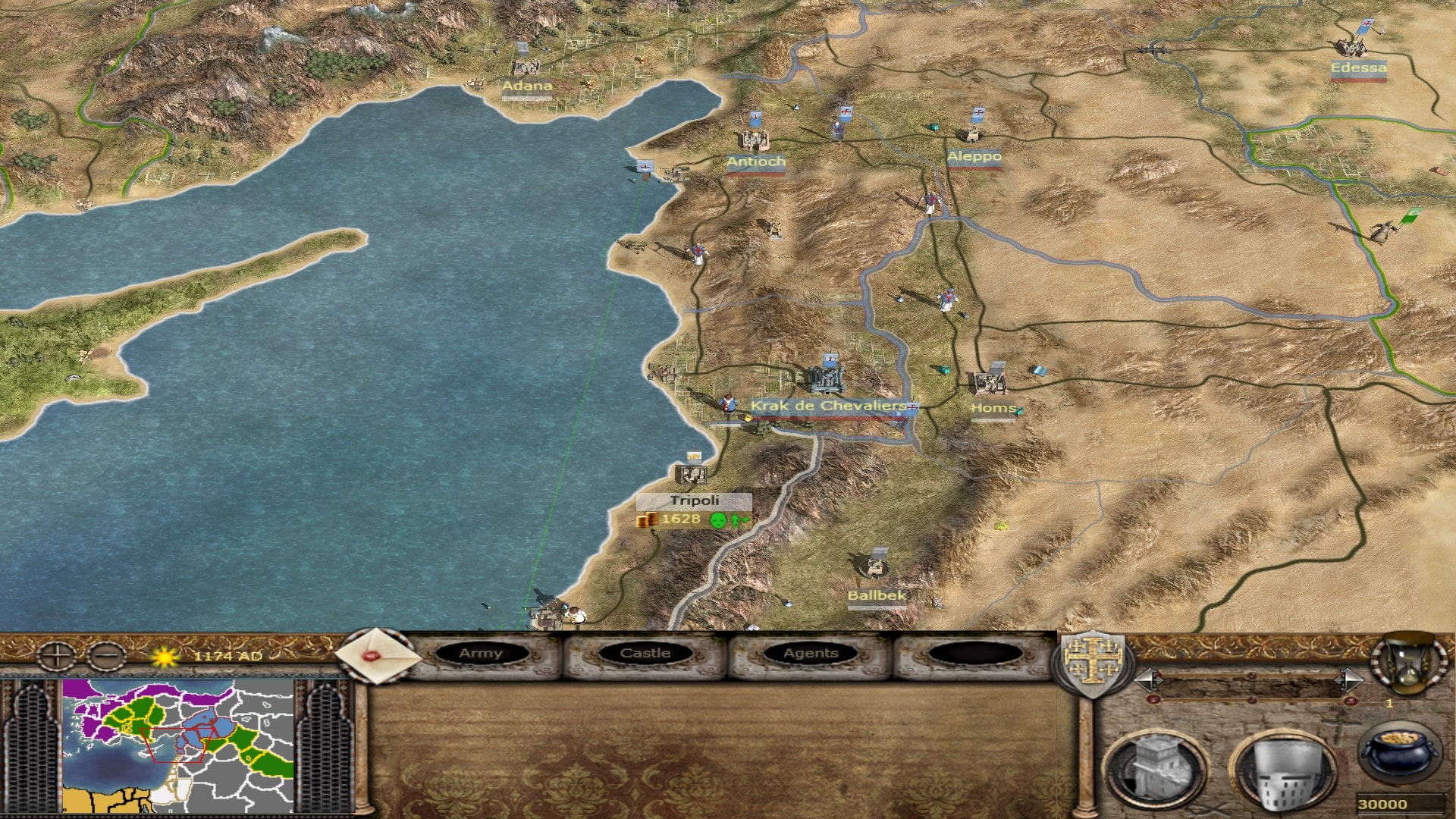Screen dimensions: 1456x819
Task: Select the Edessa settlement label
Action: [1358, 68]
